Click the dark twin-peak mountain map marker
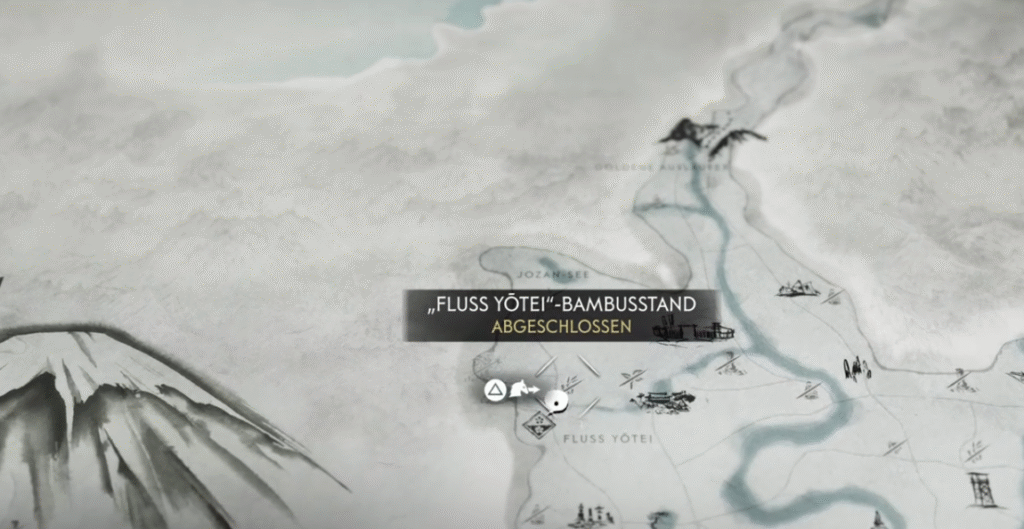Viewport: 1024px width, 529px height. 711,135
